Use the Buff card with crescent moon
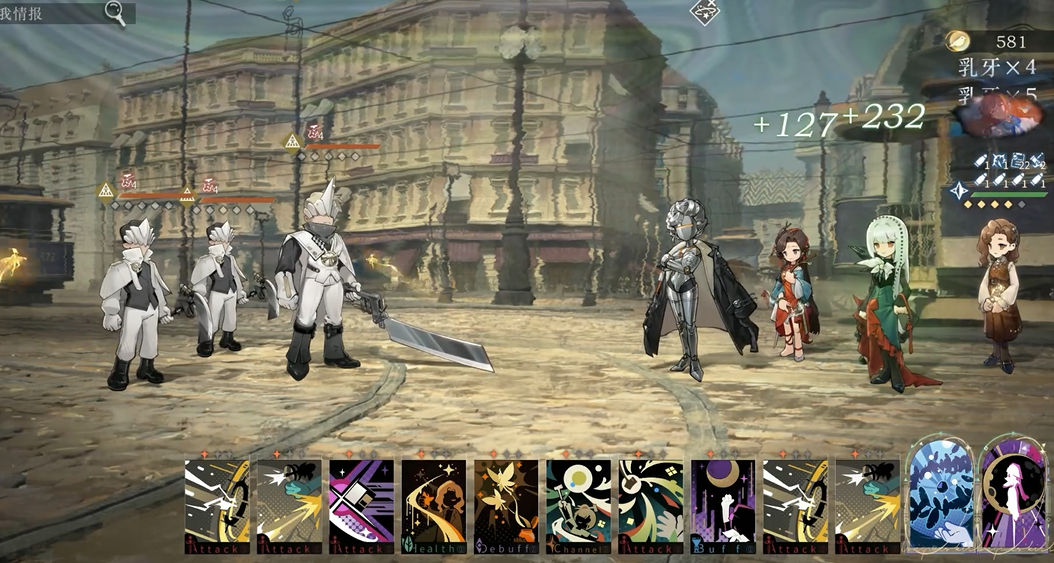 tap(722, 506)
